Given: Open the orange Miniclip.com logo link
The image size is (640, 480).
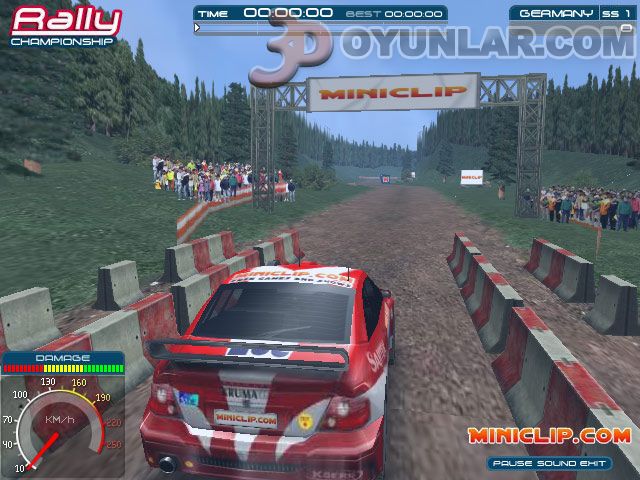Looking at the screenshot, I should click(548, 436).
